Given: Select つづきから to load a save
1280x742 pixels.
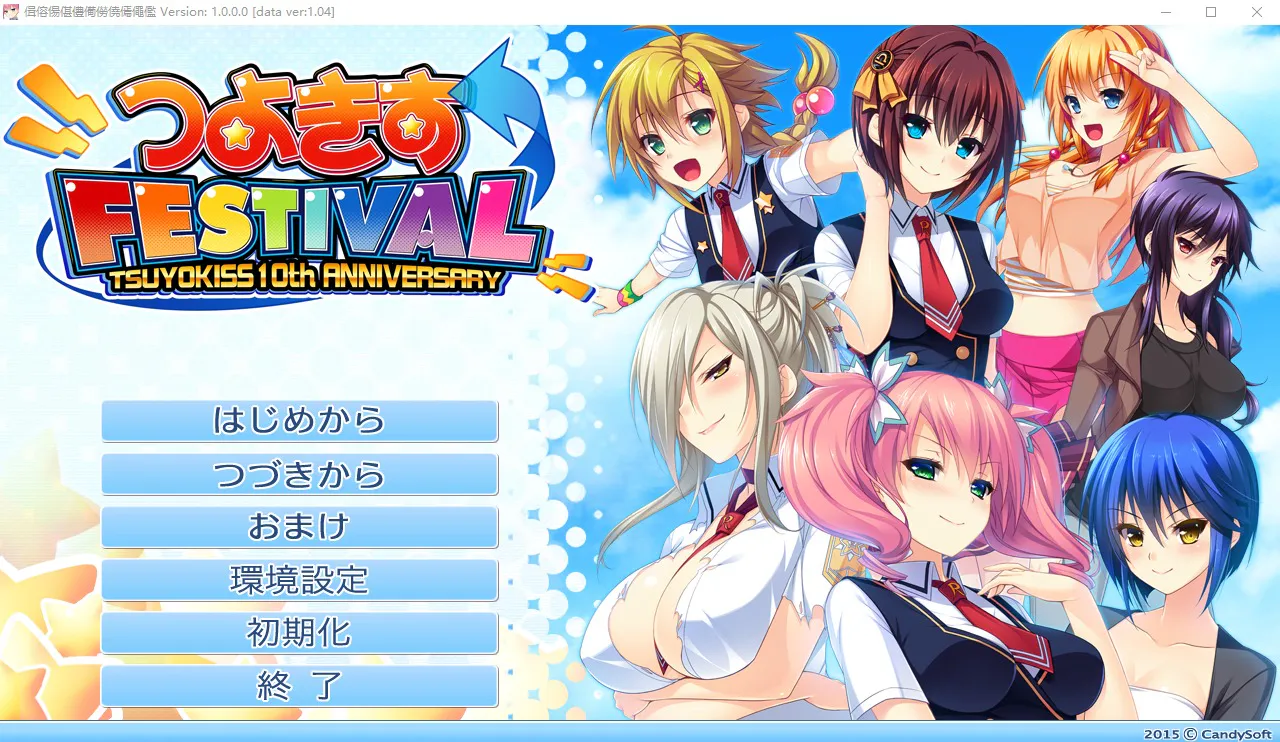Looking at the screenshot, I should coord(299,474).
